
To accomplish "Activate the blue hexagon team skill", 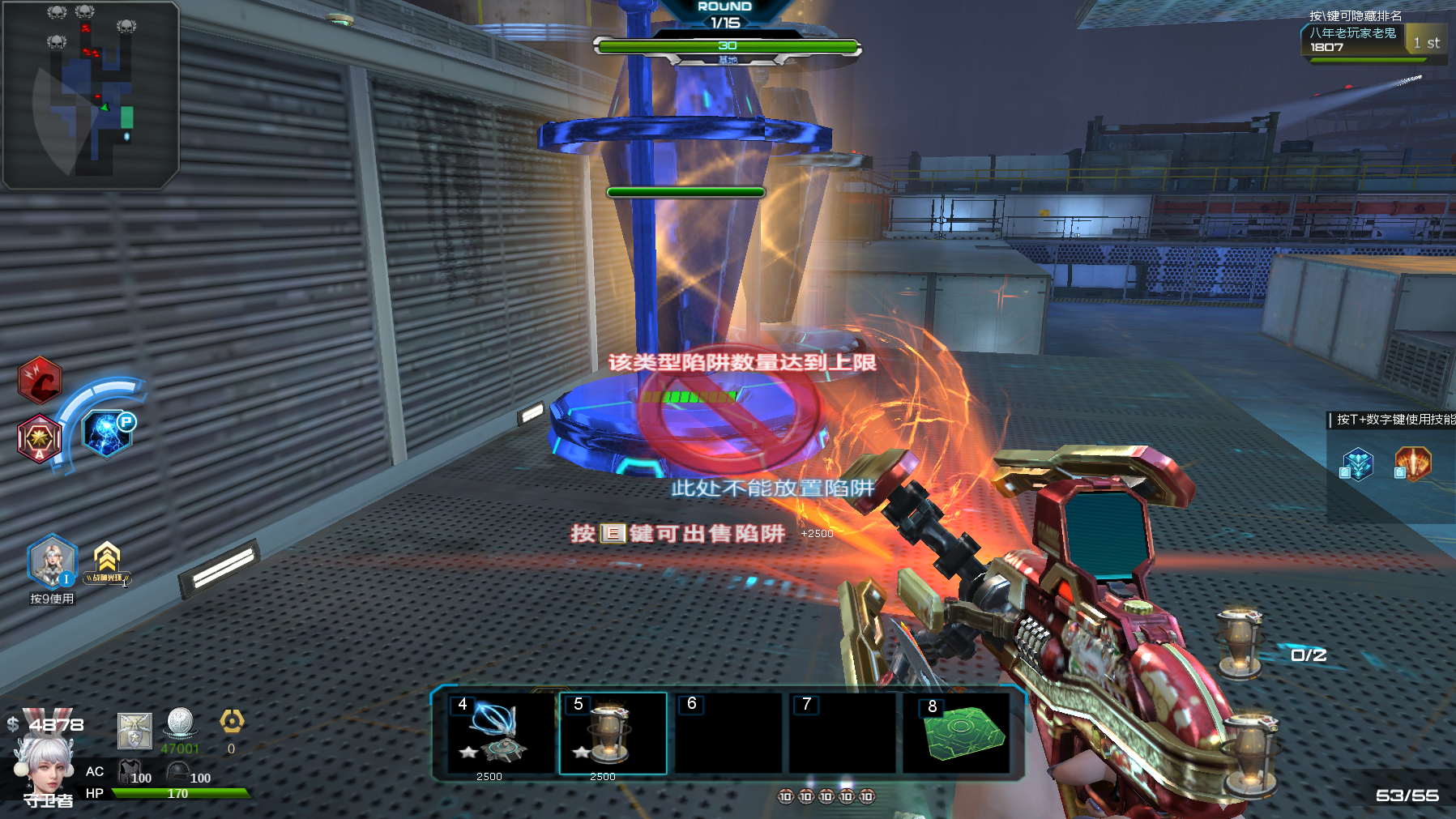I will click(1357, 465).
